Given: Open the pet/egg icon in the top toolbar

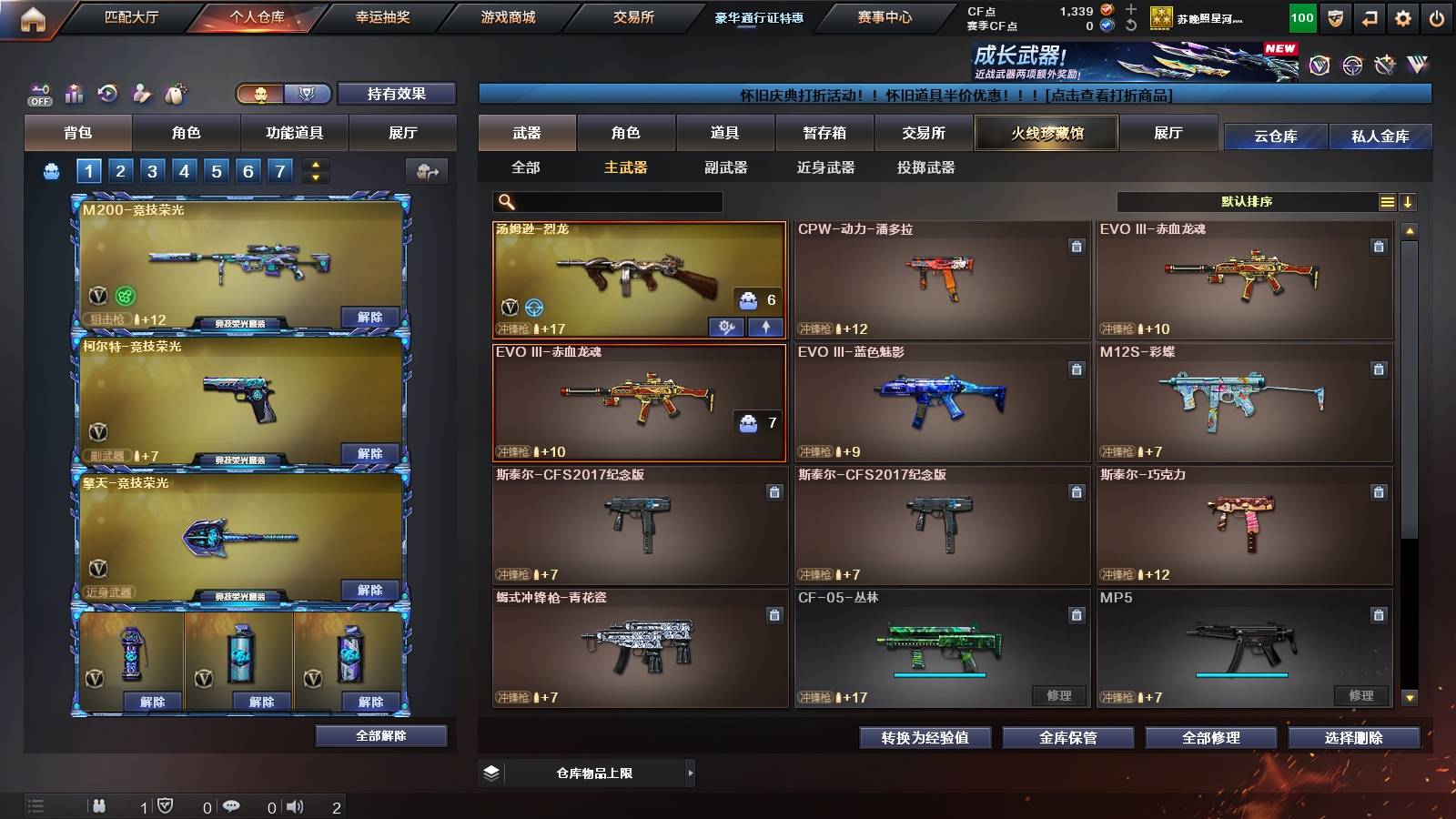Looking at the screenshot, I should (x=173, y=92).
